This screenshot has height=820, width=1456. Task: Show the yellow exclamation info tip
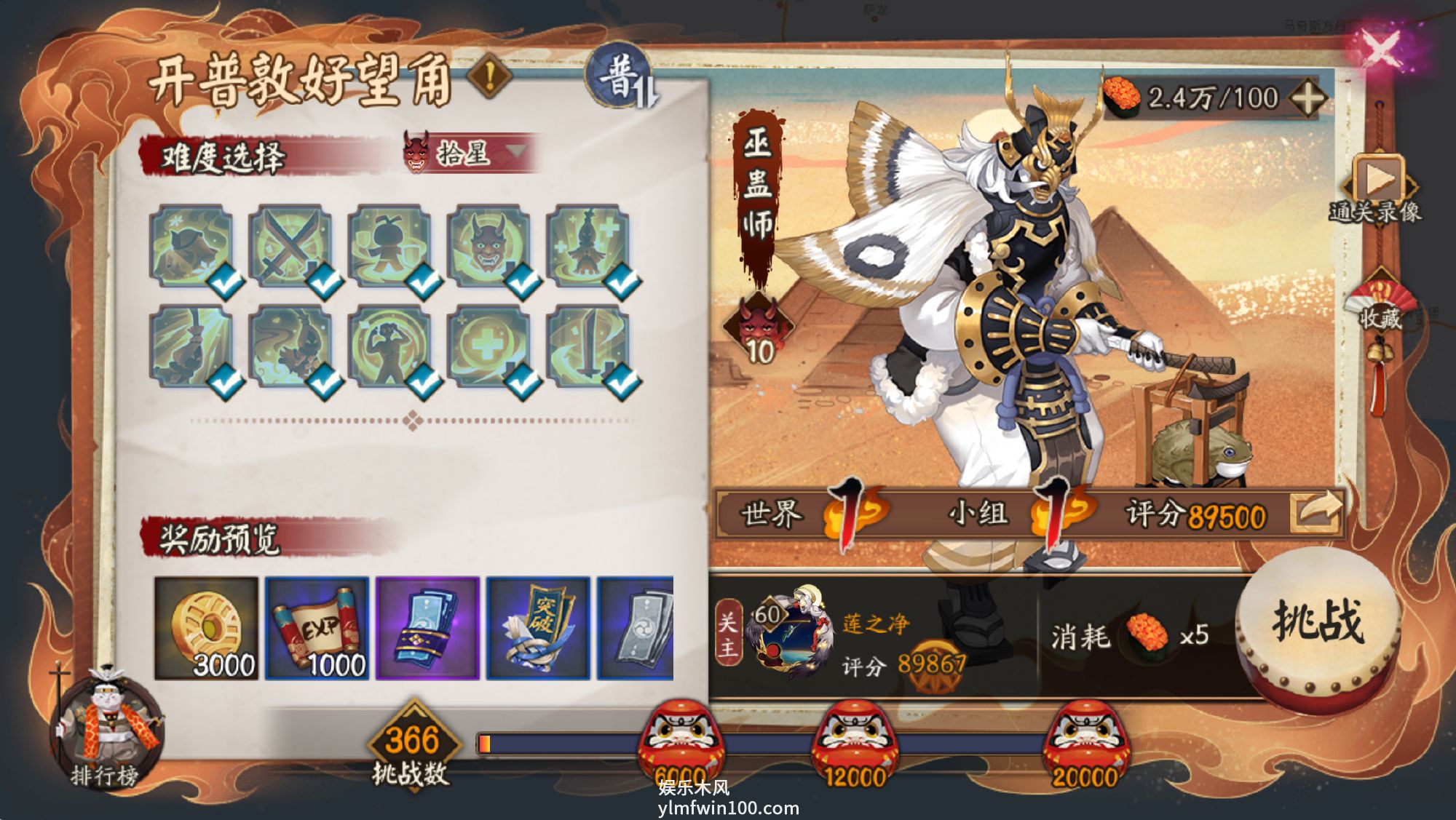click(490, 75)
